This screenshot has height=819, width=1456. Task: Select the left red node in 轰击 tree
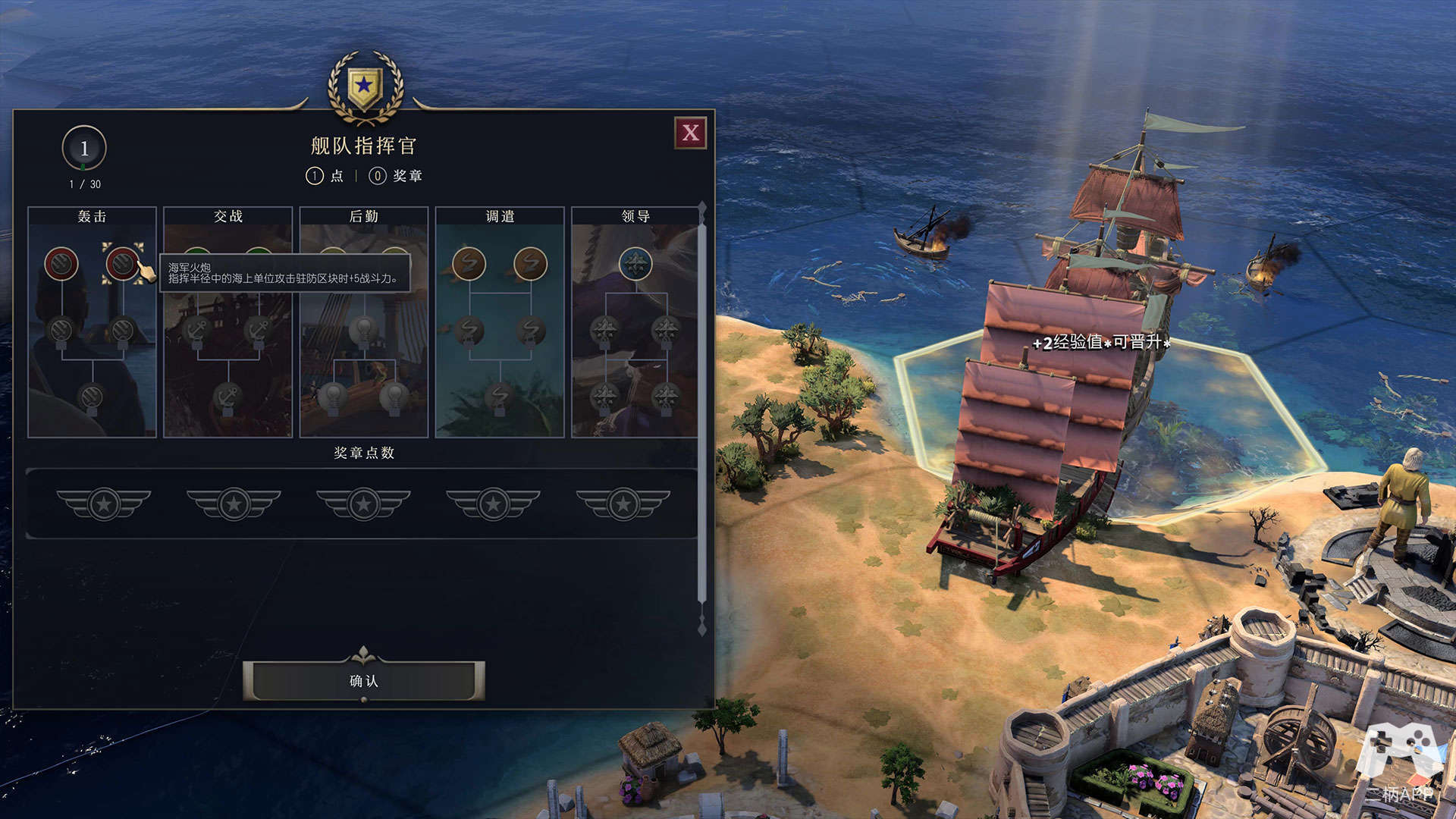point(61,263)
